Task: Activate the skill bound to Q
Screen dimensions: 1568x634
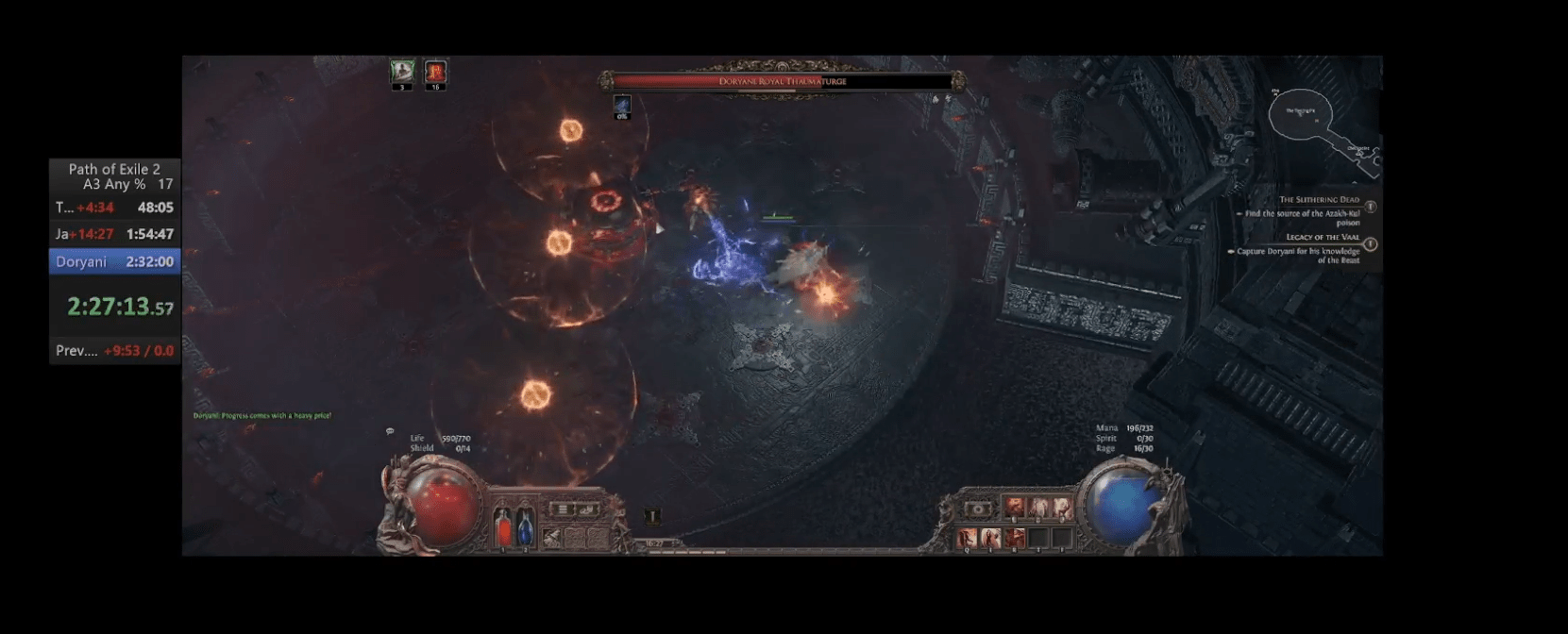Action: [x=968, y=538]
